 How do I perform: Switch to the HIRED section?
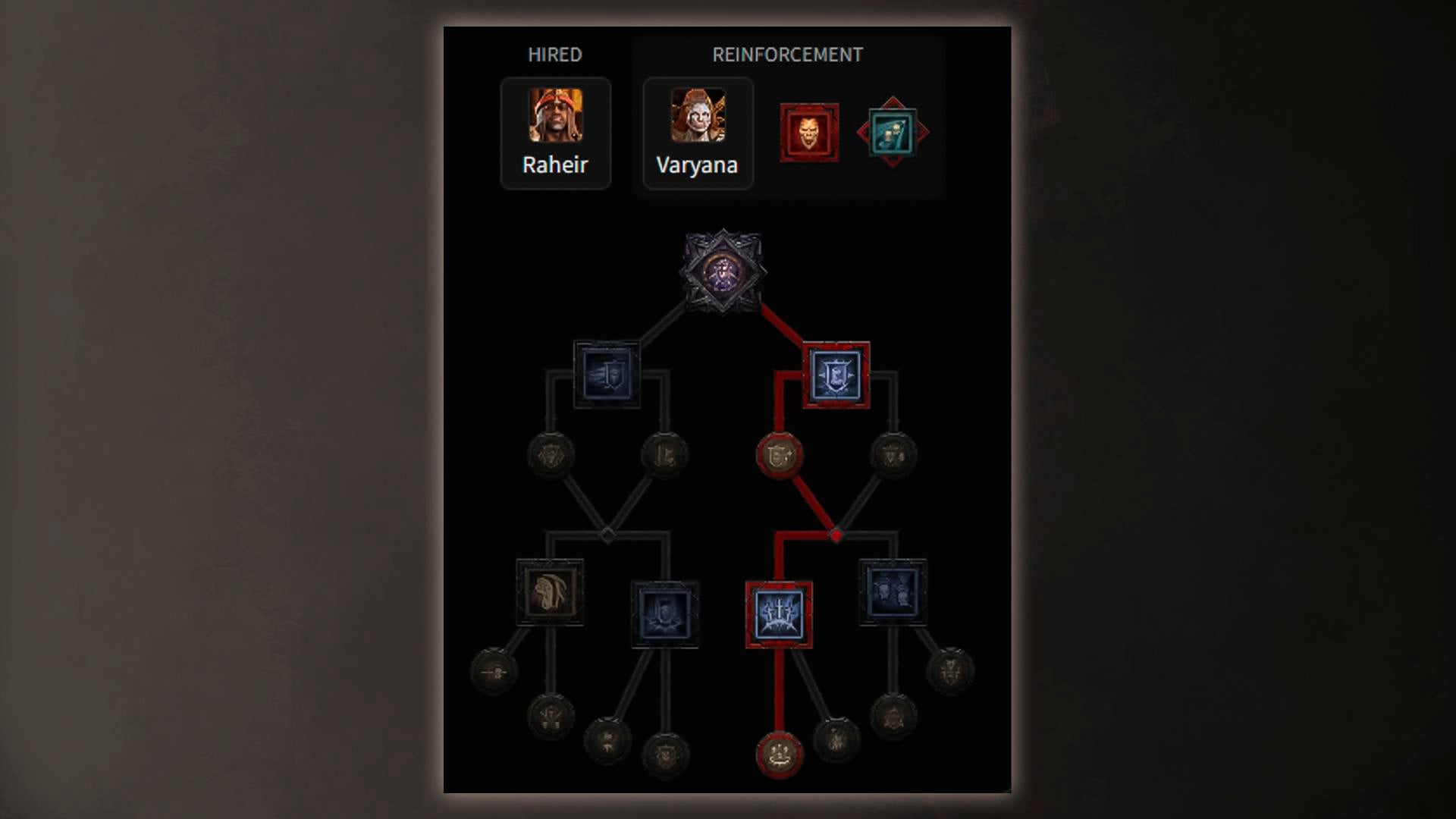(555, 54)
